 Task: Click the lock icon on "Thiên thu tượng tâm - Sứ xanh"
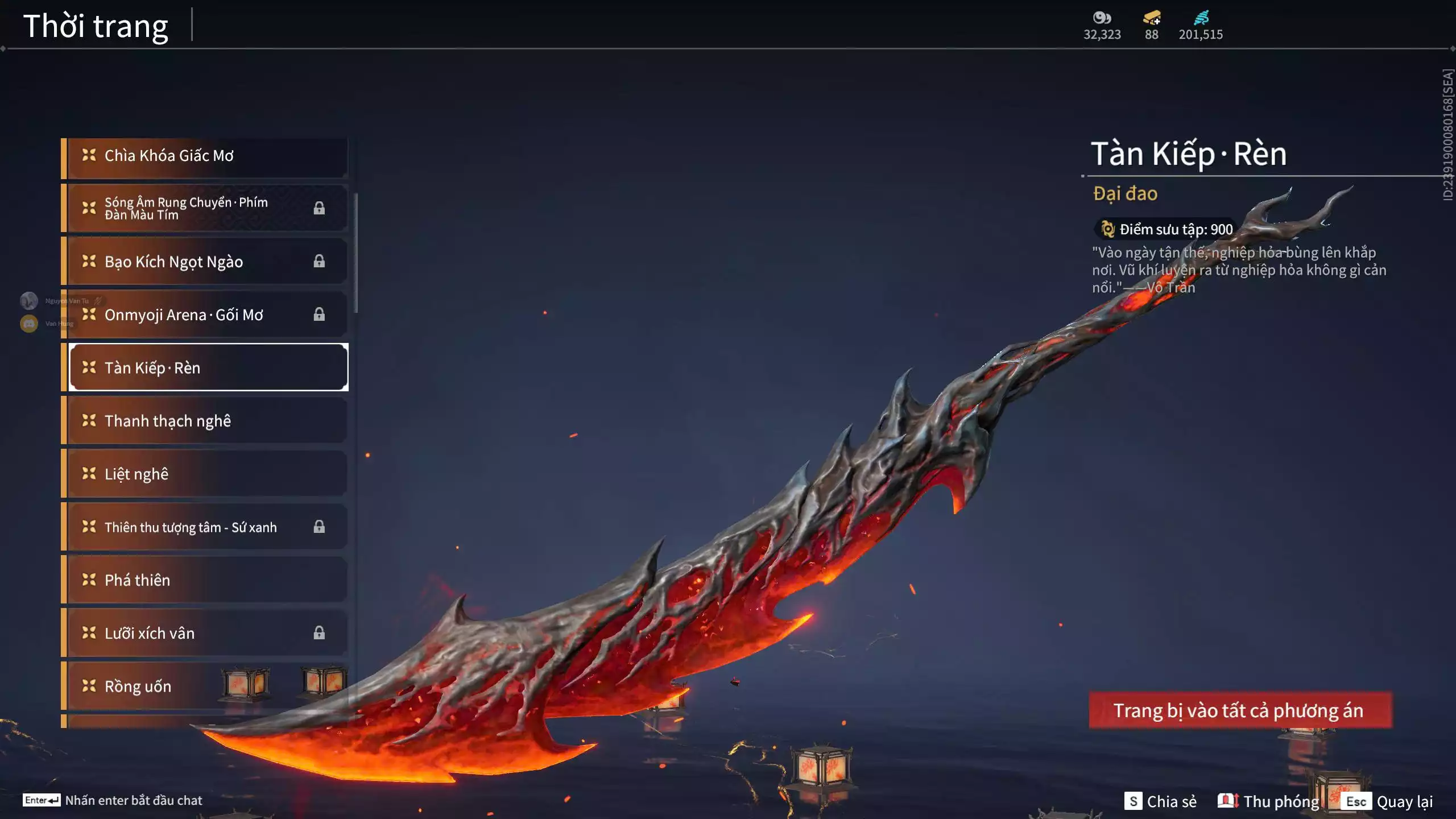319,527
